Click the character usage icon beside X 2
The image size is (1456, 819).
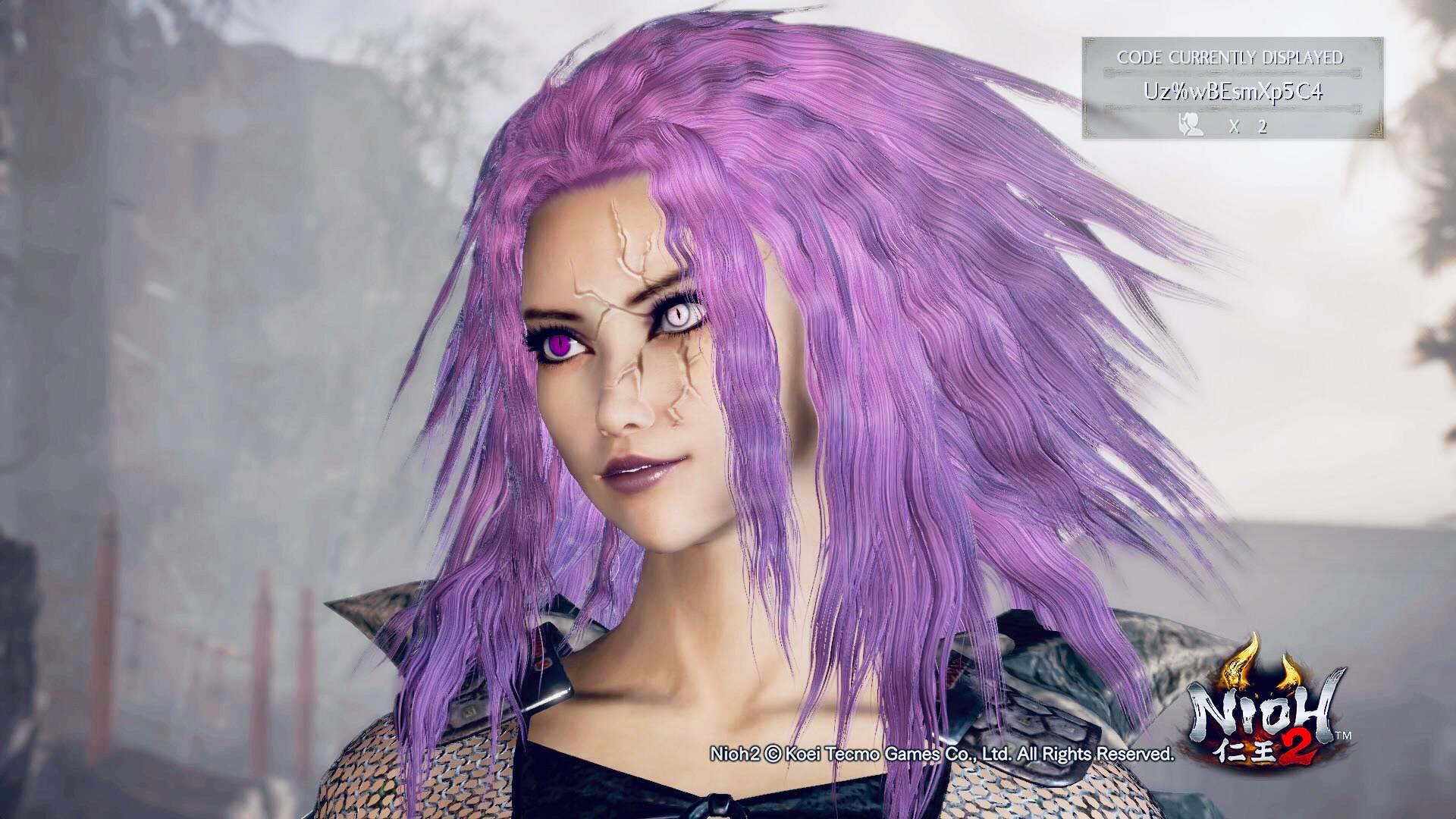[x=1191, y=125]
